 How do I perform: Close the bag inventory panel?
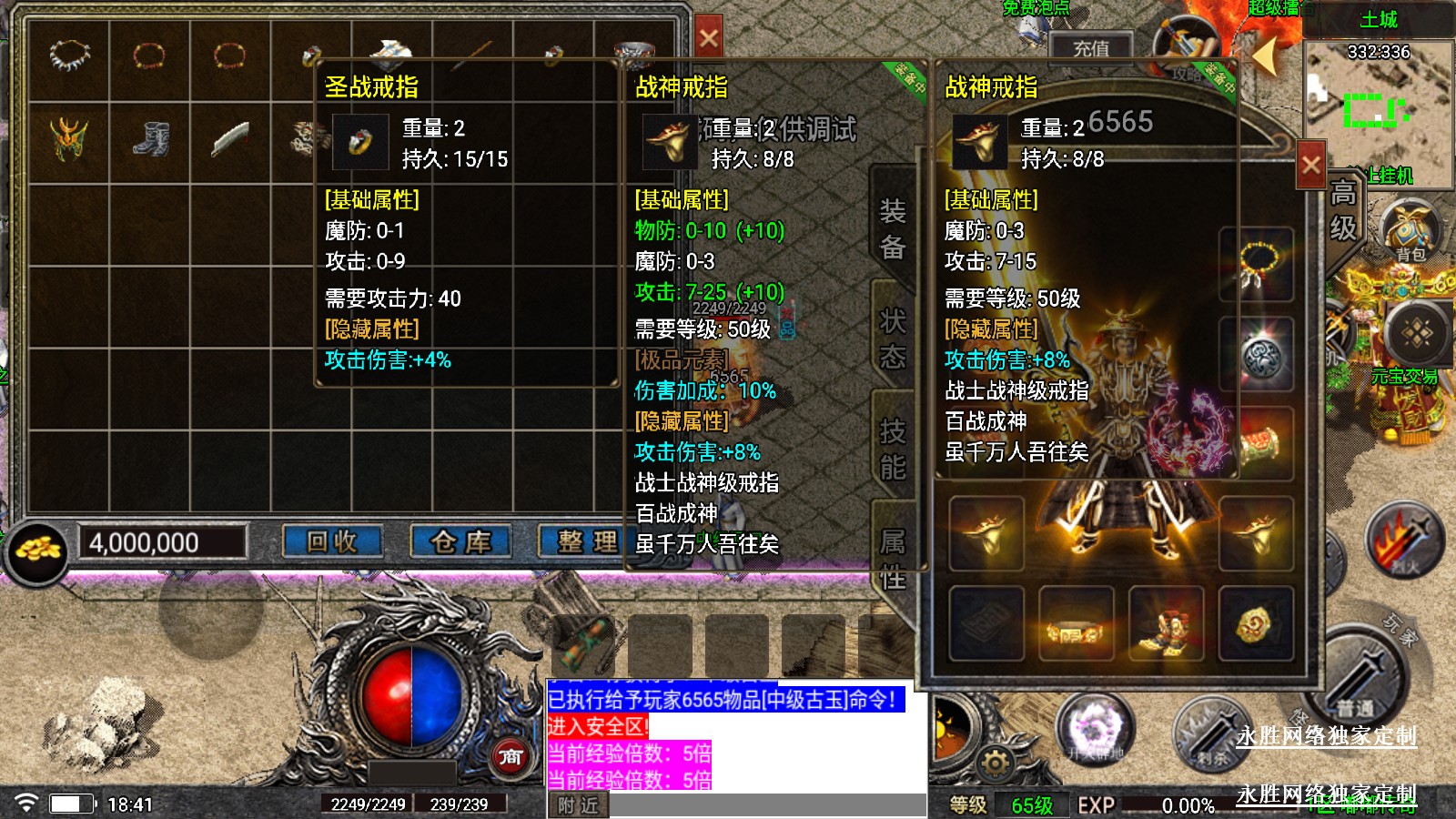[x=708, y=38]
